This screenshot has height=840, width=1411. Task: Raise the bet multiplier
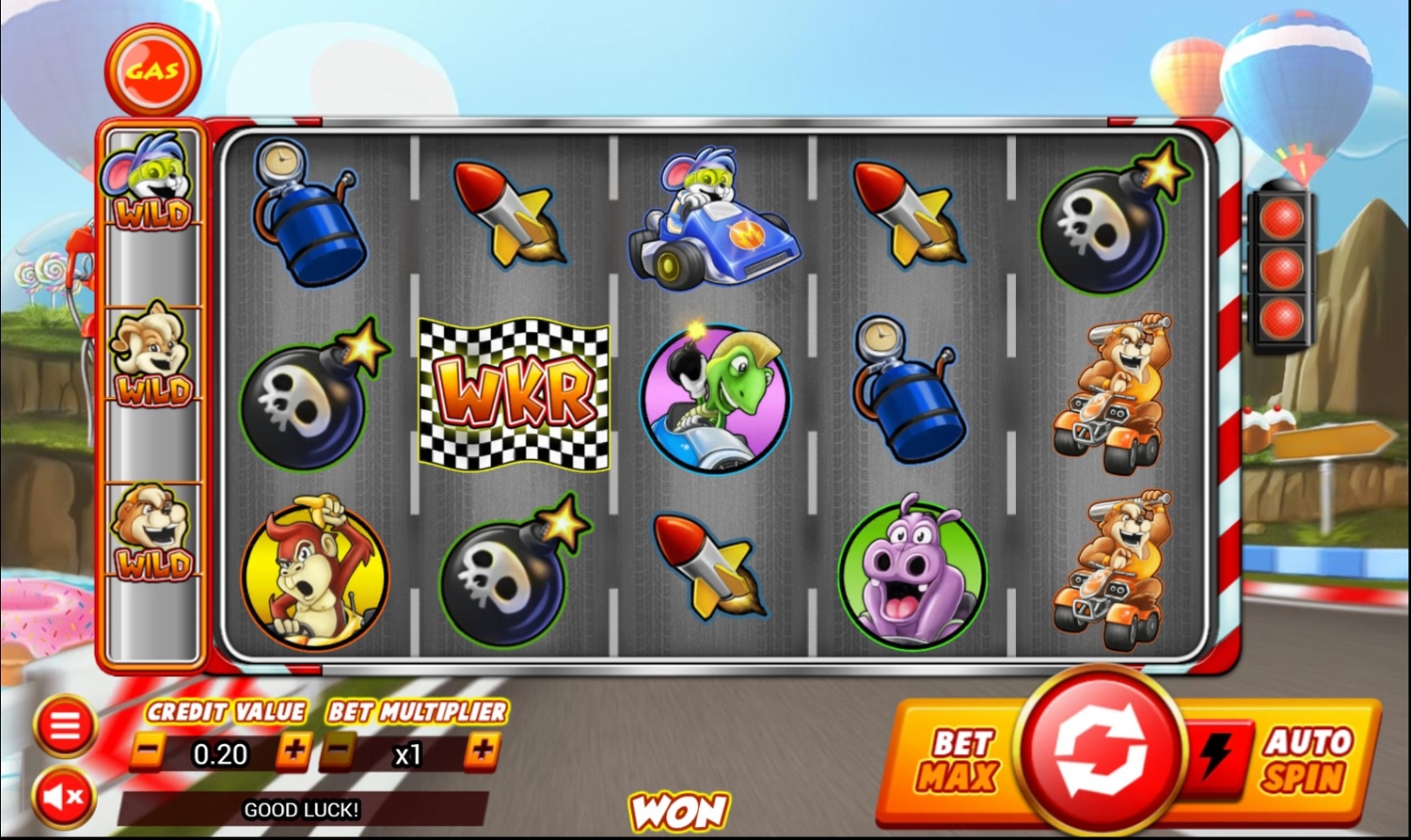click(483, 752)
